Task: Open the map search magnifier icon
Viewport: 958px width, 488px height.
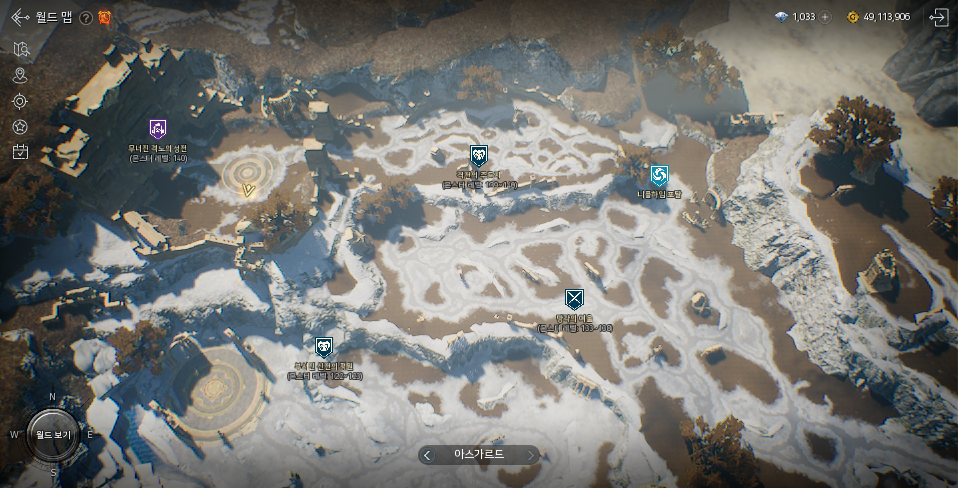Action: (x=20, y=49)
